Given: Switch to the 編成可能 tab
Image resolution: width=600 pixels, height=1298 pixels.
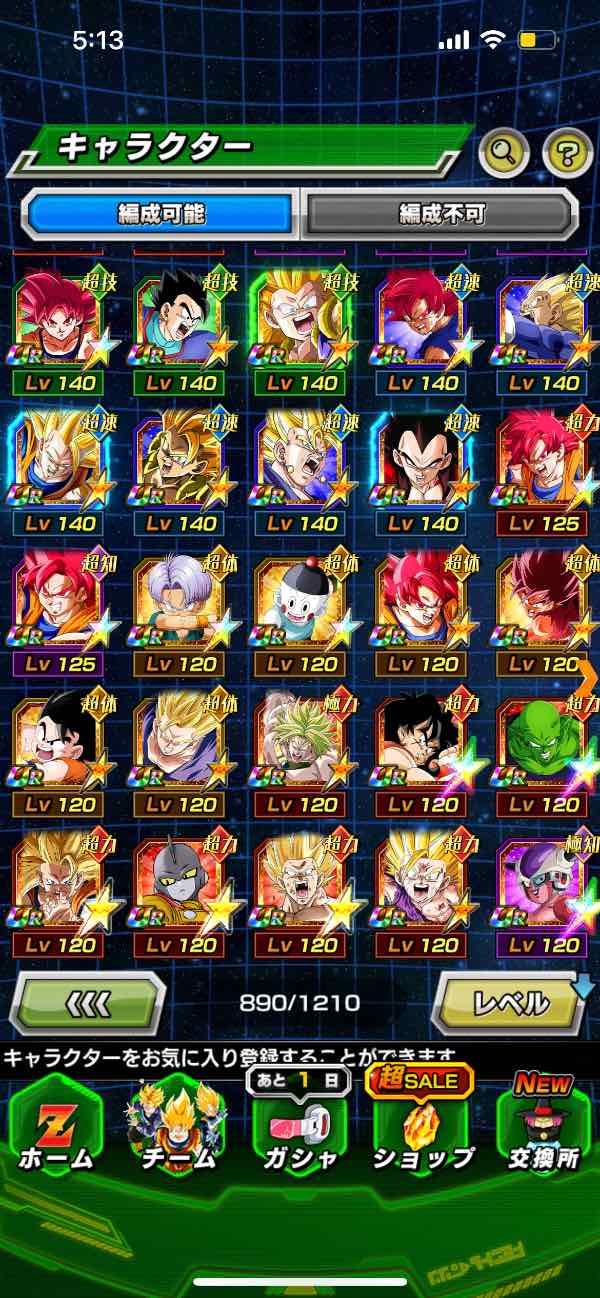Looking at the screenshot, I should tap(161, 212).
